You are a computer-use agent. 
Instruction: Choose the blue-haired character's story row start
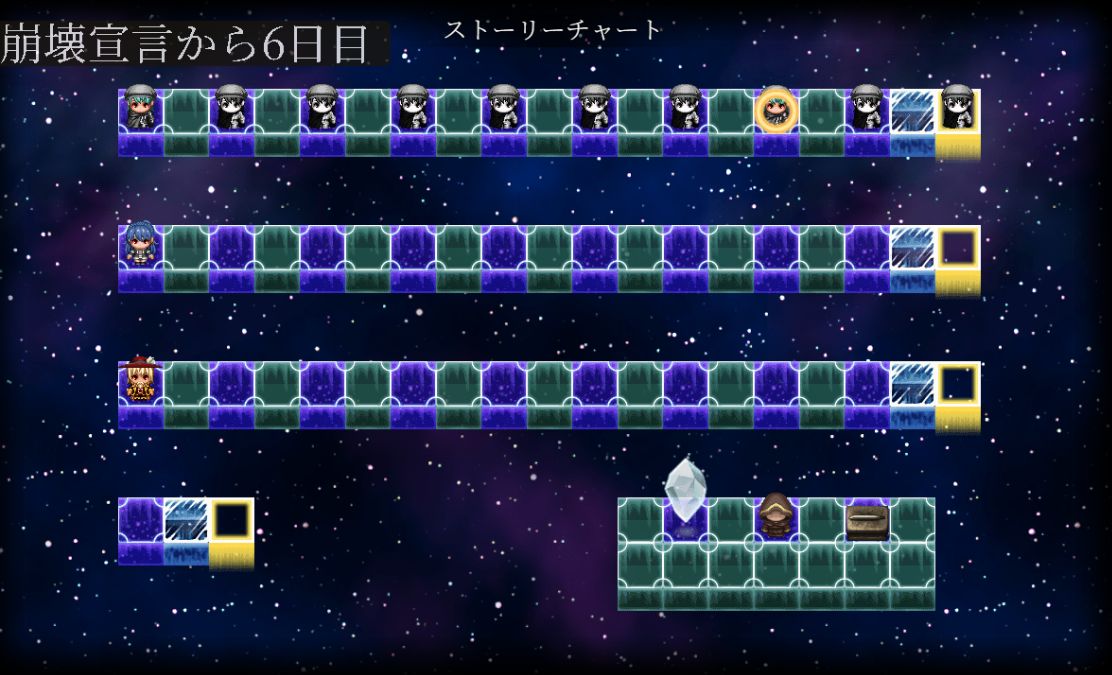click(139, 246)
